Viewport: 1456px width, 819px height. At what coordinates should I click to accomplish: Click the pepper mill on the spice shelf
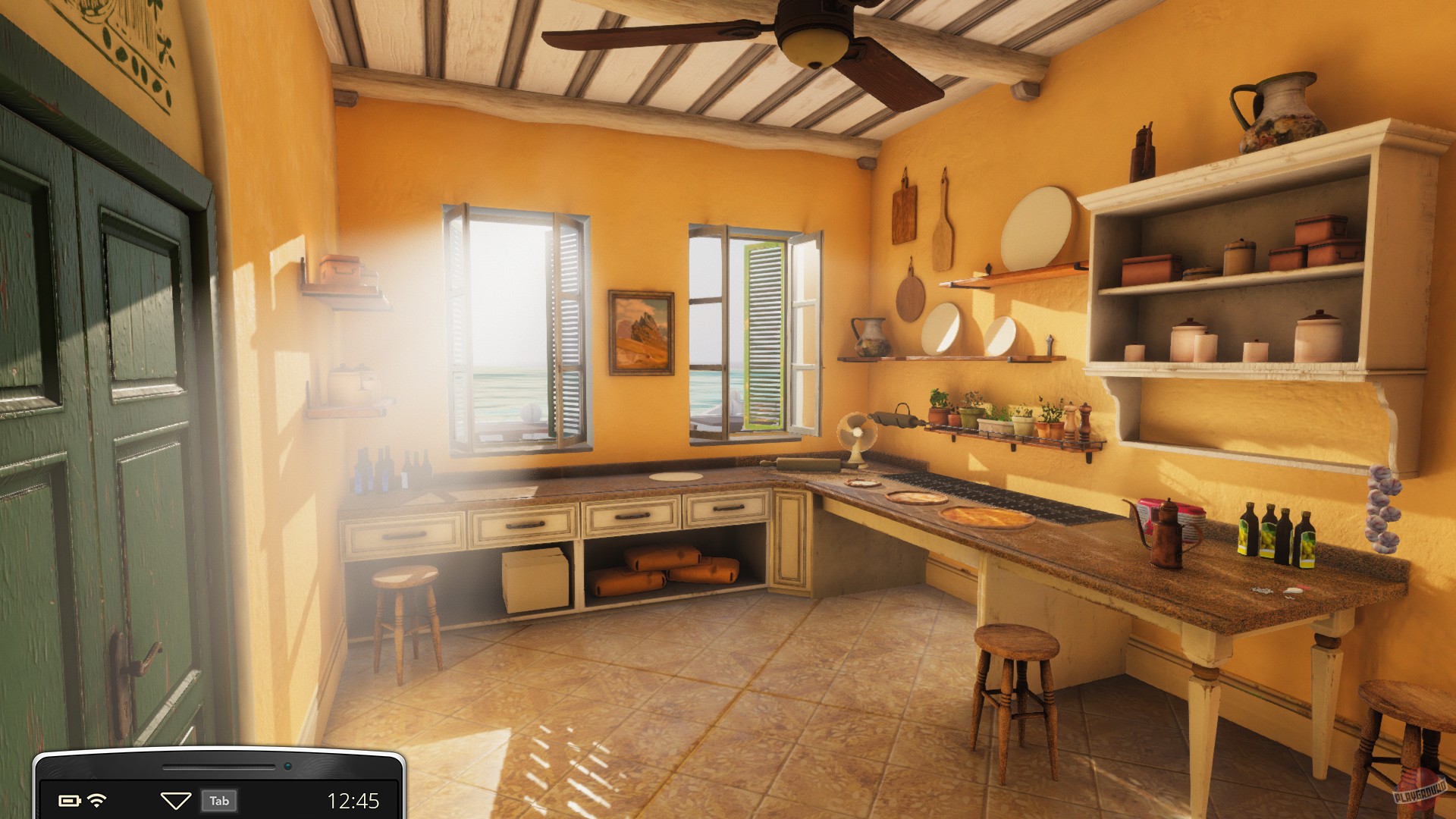pyautogui.click(x=1084, y=419)
